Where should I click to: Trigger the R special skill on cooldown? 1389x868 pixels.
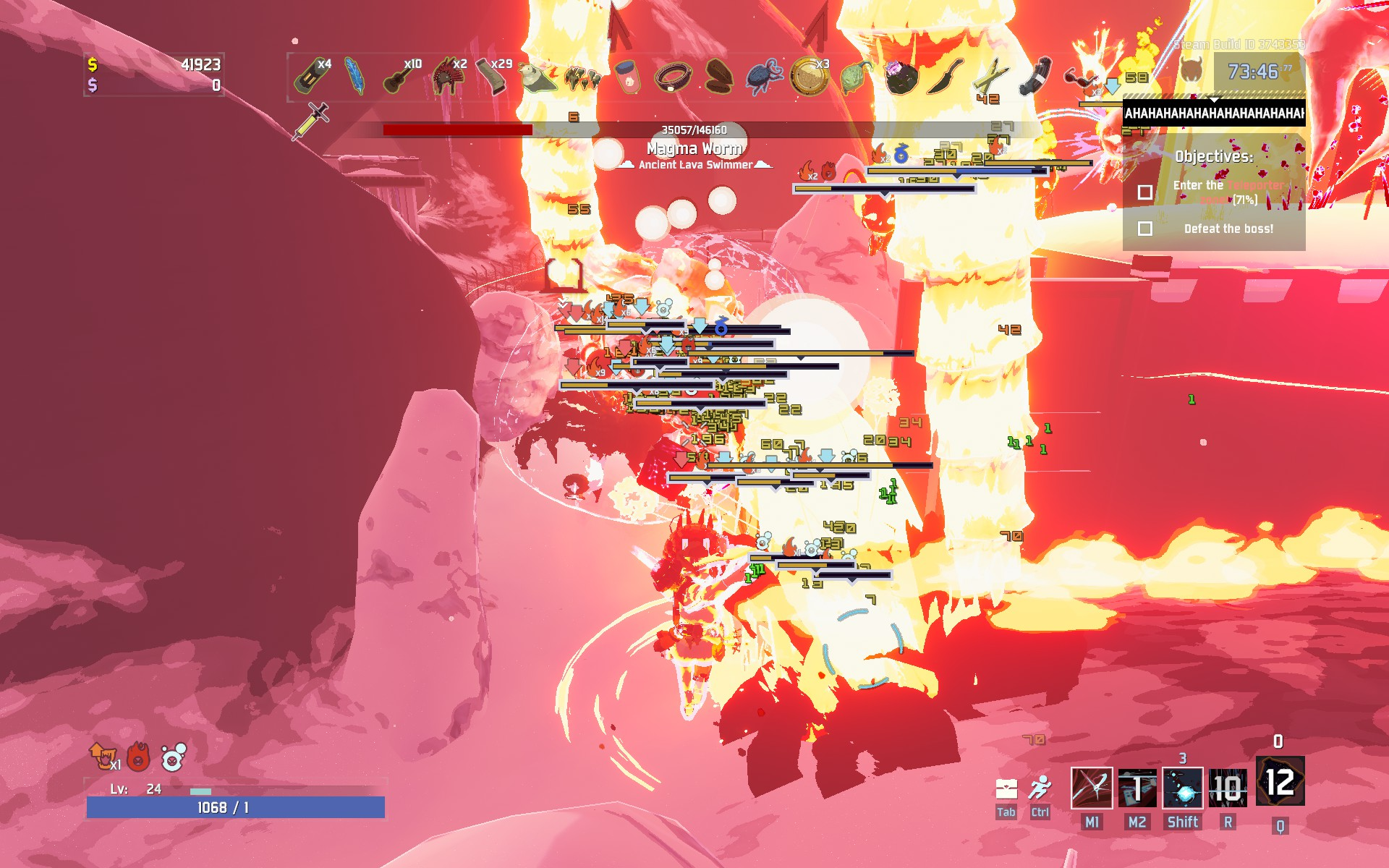(1228, 788)
